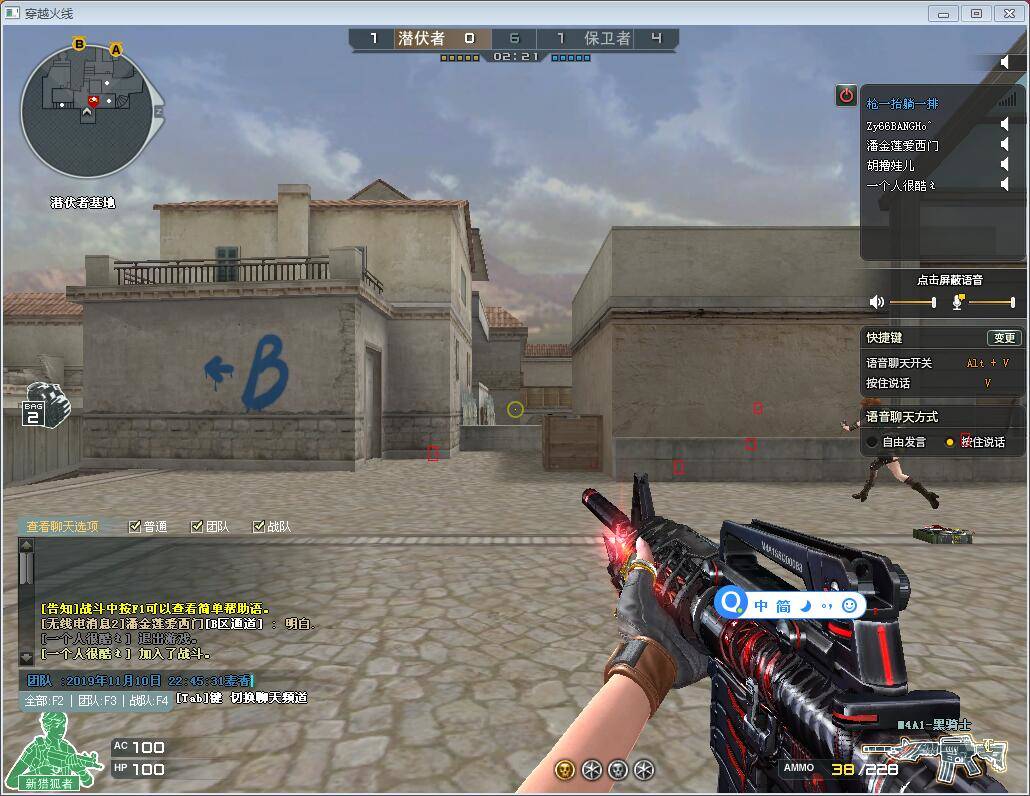Click the 变更 hotkey change button
The width and height of the screenshot is (1030, 796).
coord(1003,338)
